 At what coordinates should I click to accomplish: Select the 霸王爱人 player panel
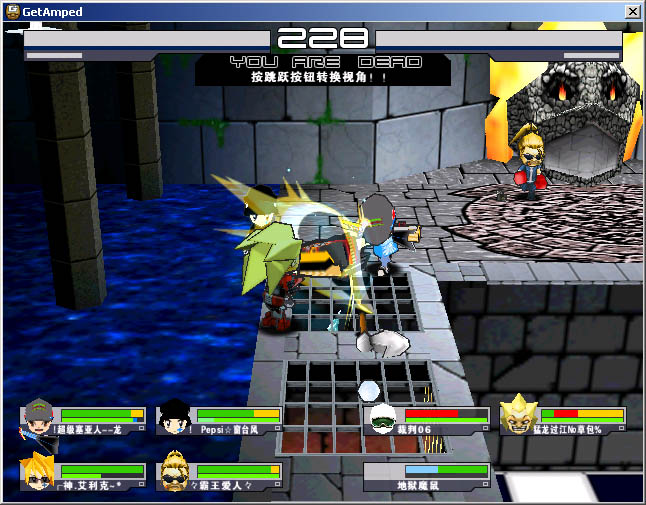click(220, 476)
